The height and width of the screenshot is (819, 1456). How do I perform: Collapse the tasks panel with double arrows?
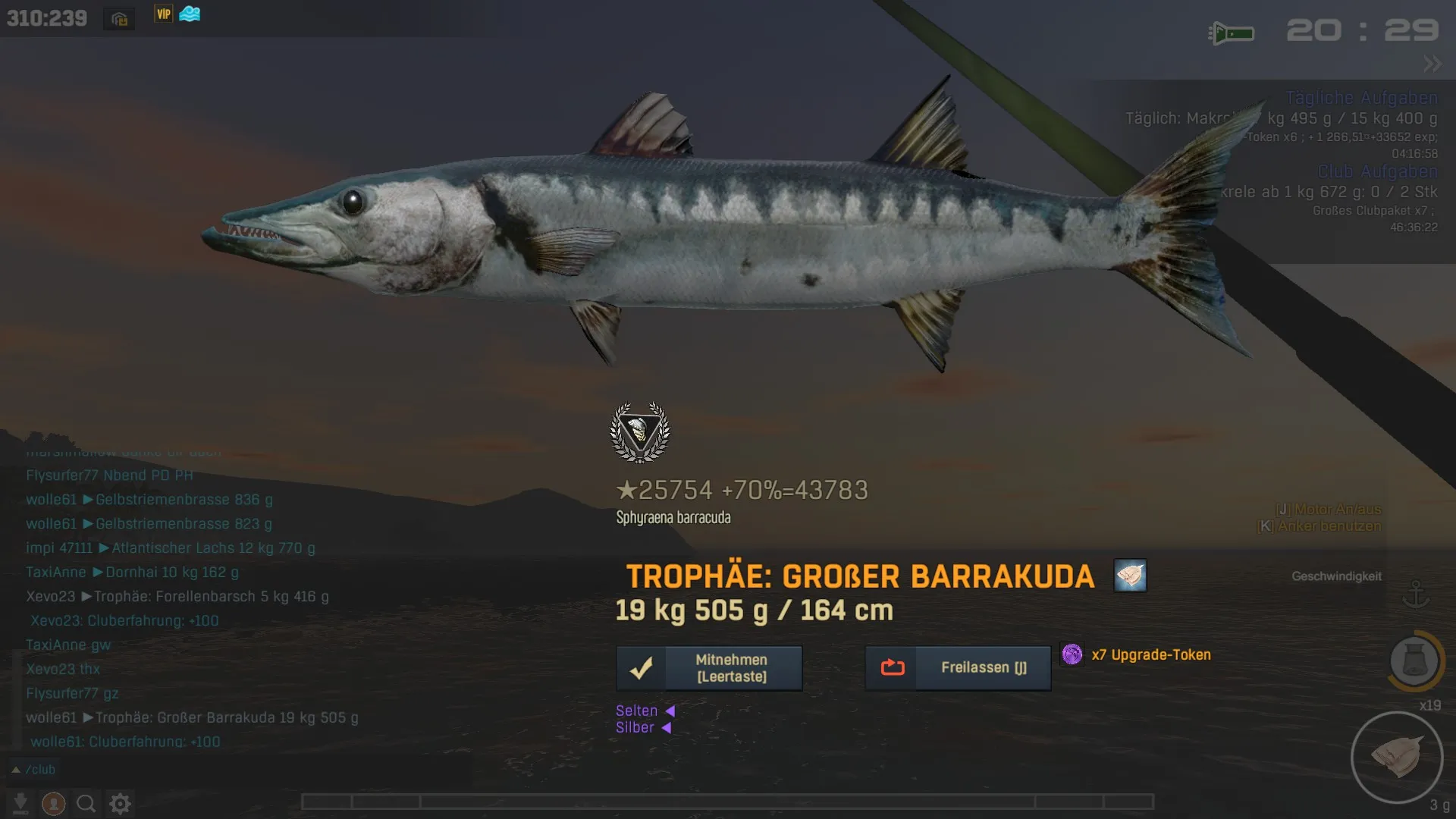click(1432, 64)
